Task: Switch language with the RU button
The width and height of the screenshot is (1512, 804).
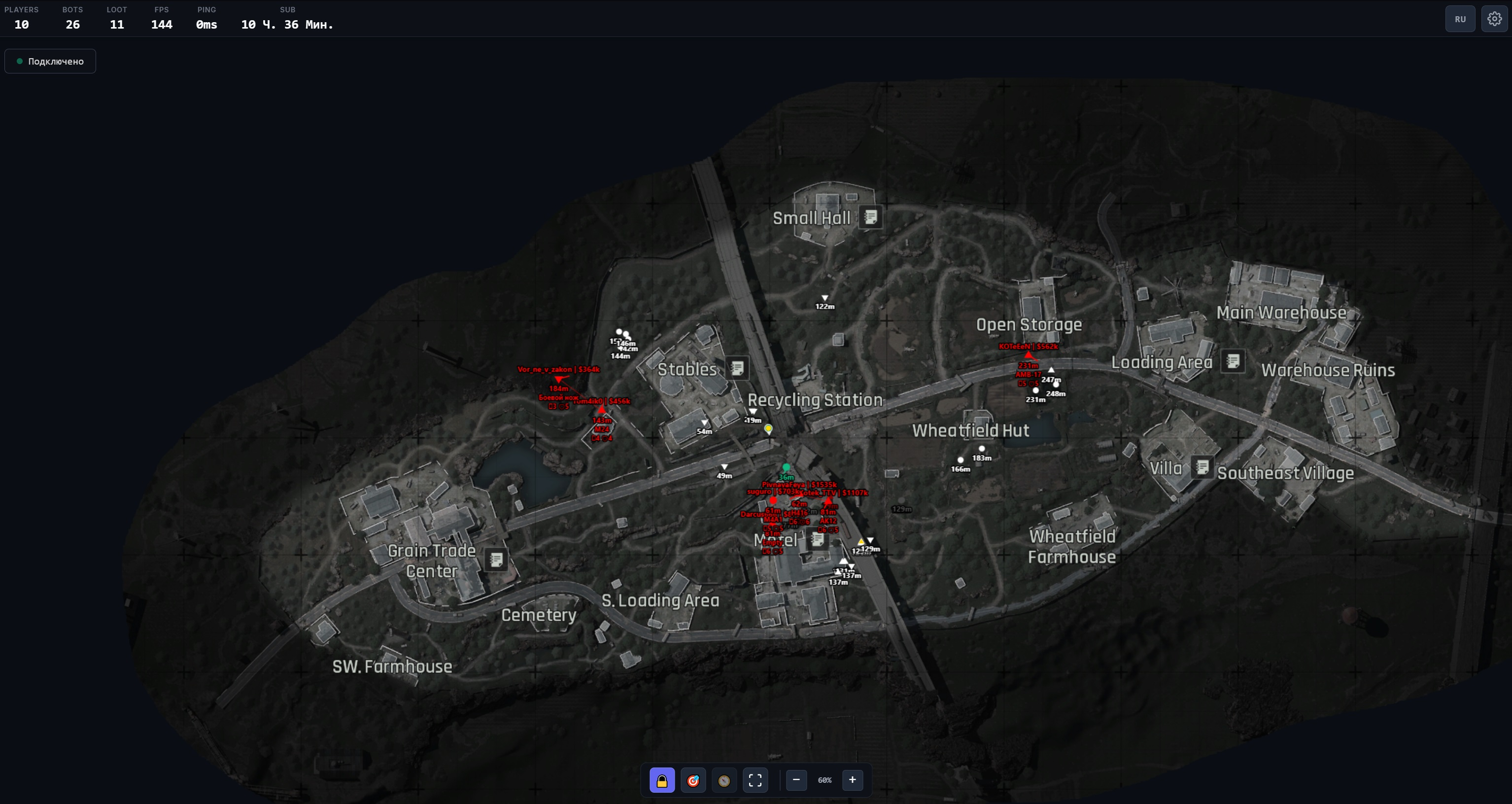Action: [1460, 19]
